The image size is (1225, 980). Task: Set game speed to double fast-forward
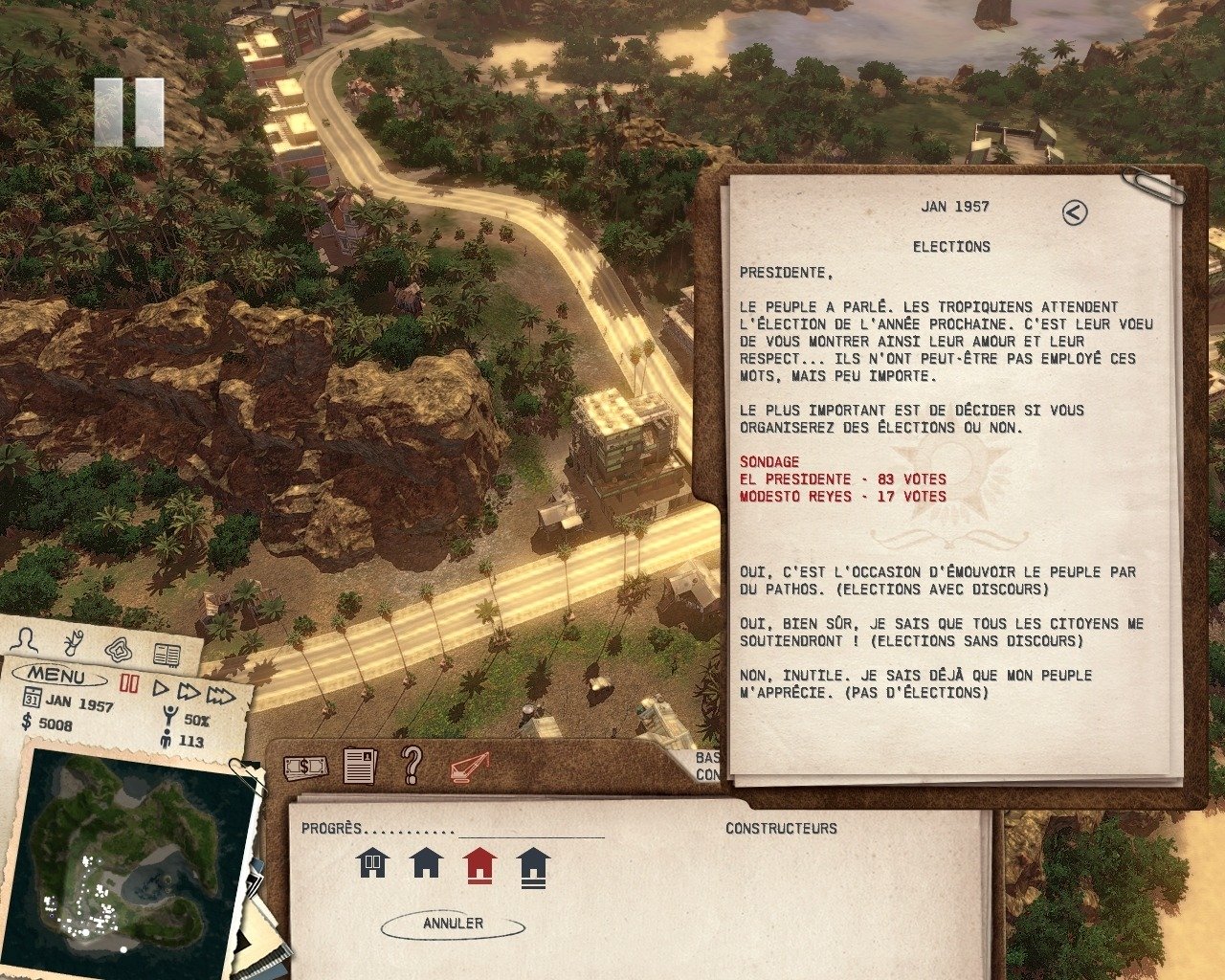point(189,692)
